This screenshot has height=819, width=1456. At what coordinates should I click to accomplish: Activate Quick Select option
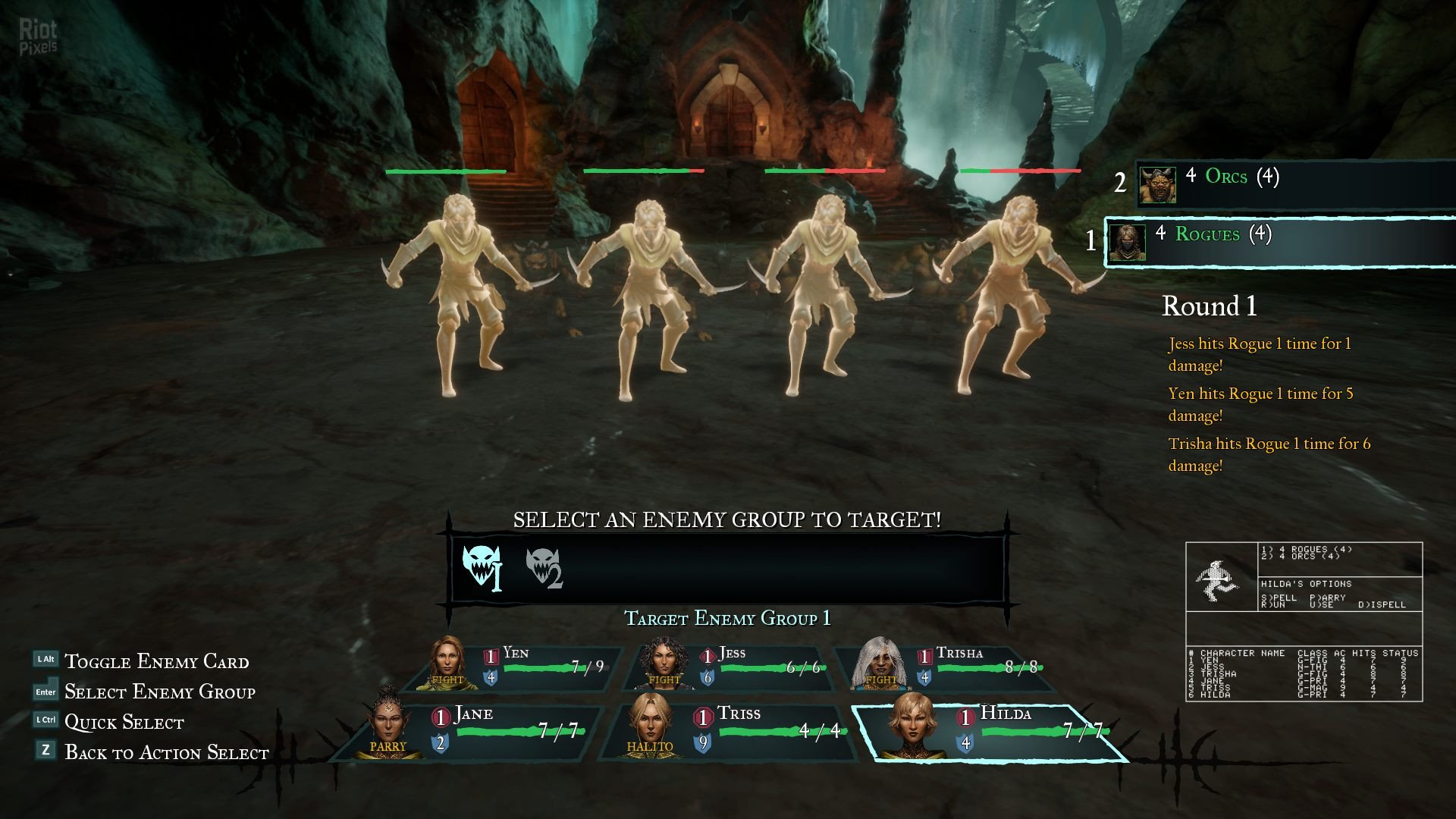tap(124, 722)
